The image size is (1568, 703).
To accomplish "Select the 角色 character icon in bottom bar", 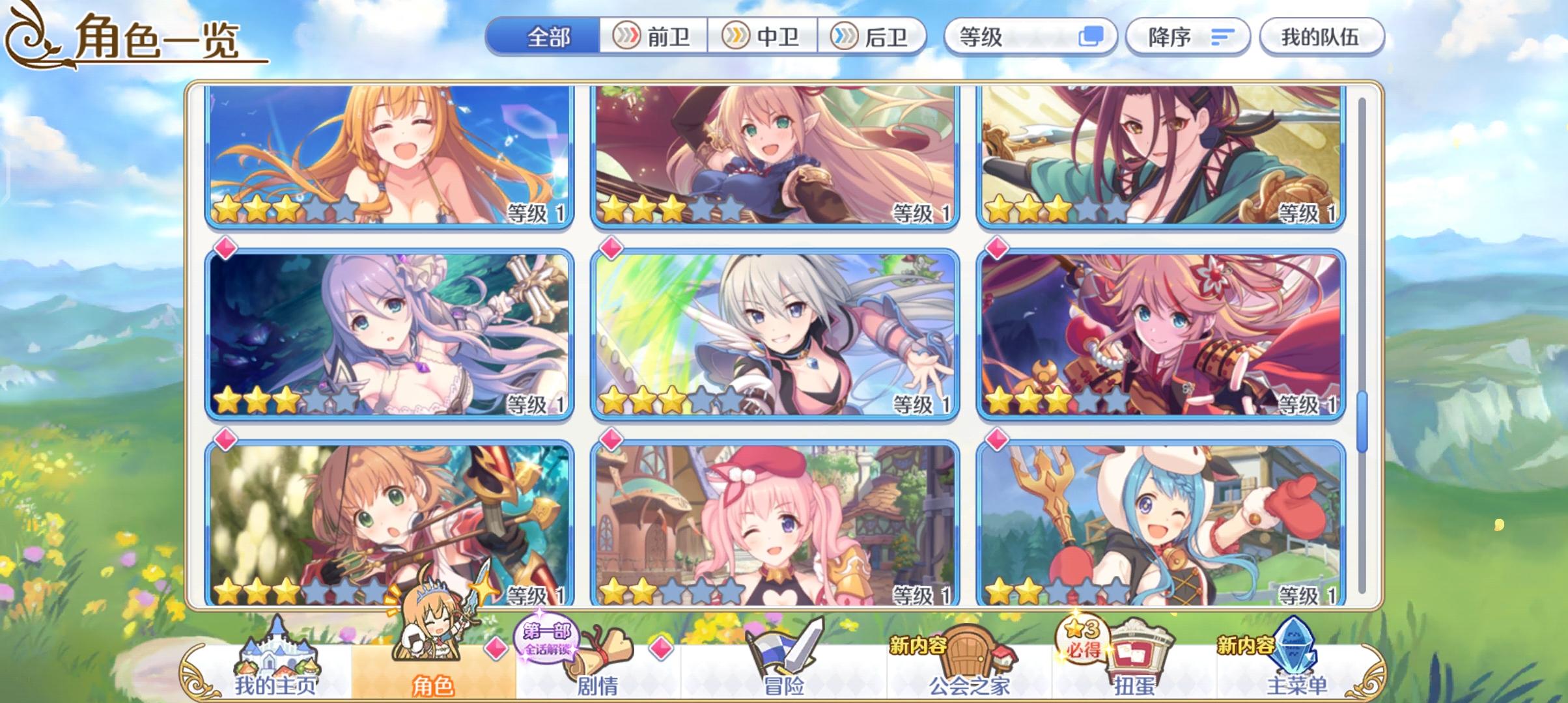I will click(x=434, y=664).
